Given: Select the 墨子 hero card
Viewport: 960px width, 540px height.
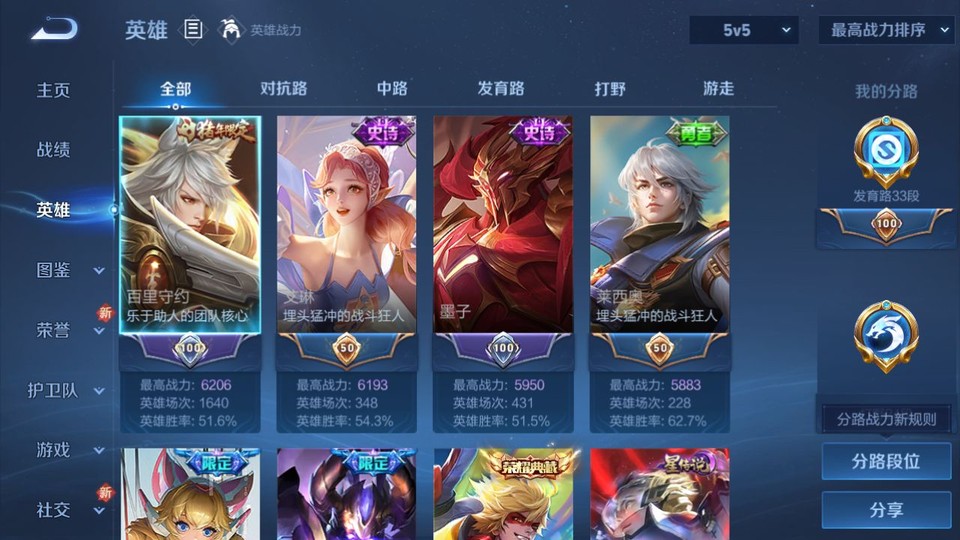Looking at the screenshot, I should tap(503, 225).
